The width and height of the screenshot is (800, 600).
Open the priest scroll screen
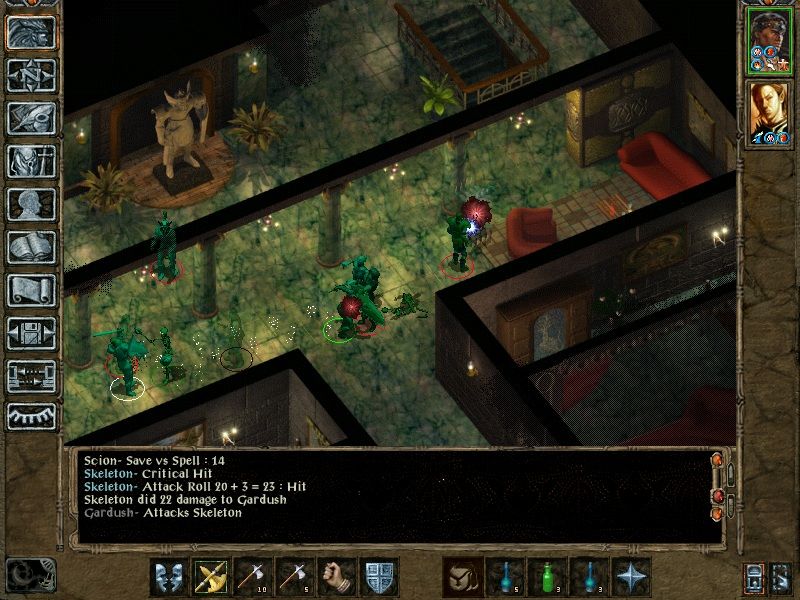coord(31,290)
